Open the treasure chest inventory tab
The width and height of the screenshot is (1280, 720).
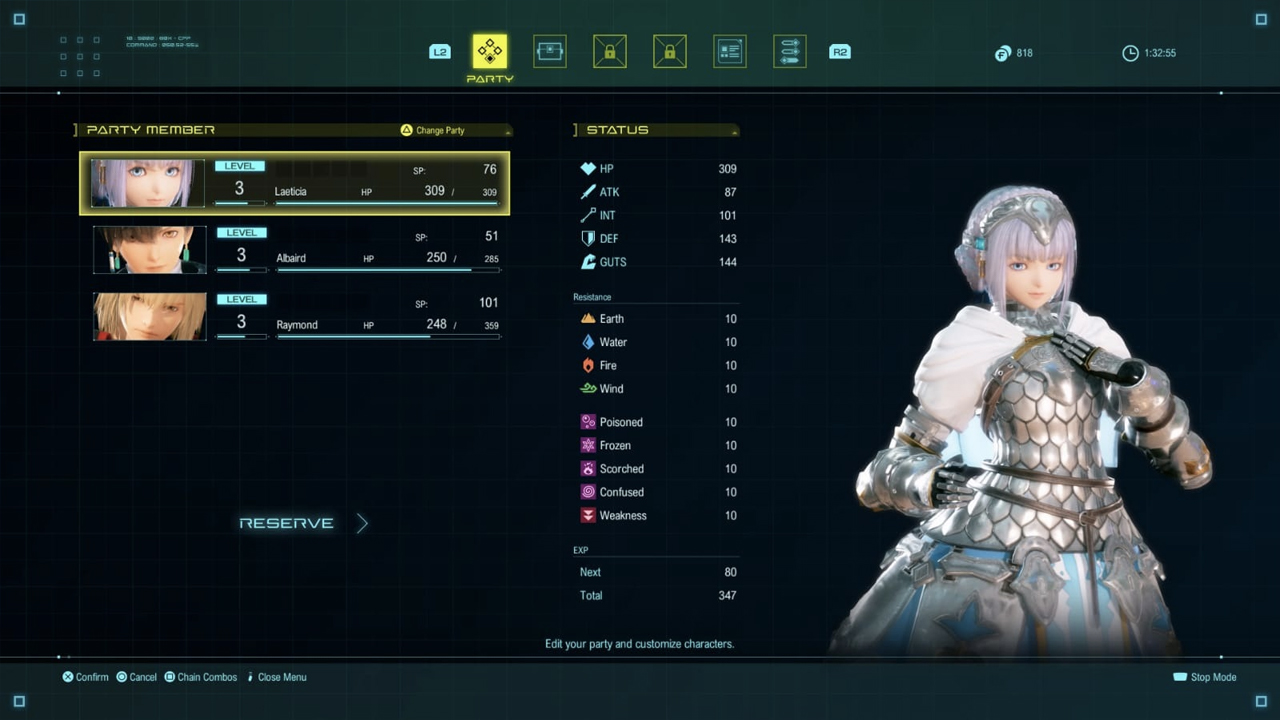point(549,52)
